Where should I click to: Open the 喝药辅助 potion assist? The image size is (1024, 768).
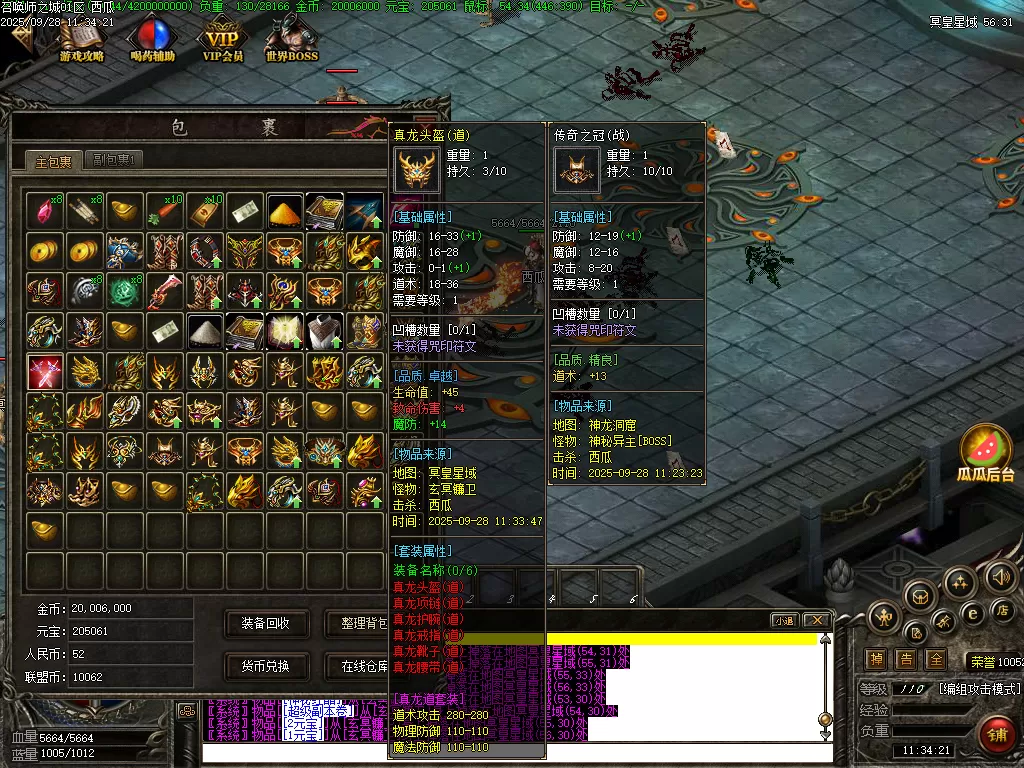tap(152, 40)
